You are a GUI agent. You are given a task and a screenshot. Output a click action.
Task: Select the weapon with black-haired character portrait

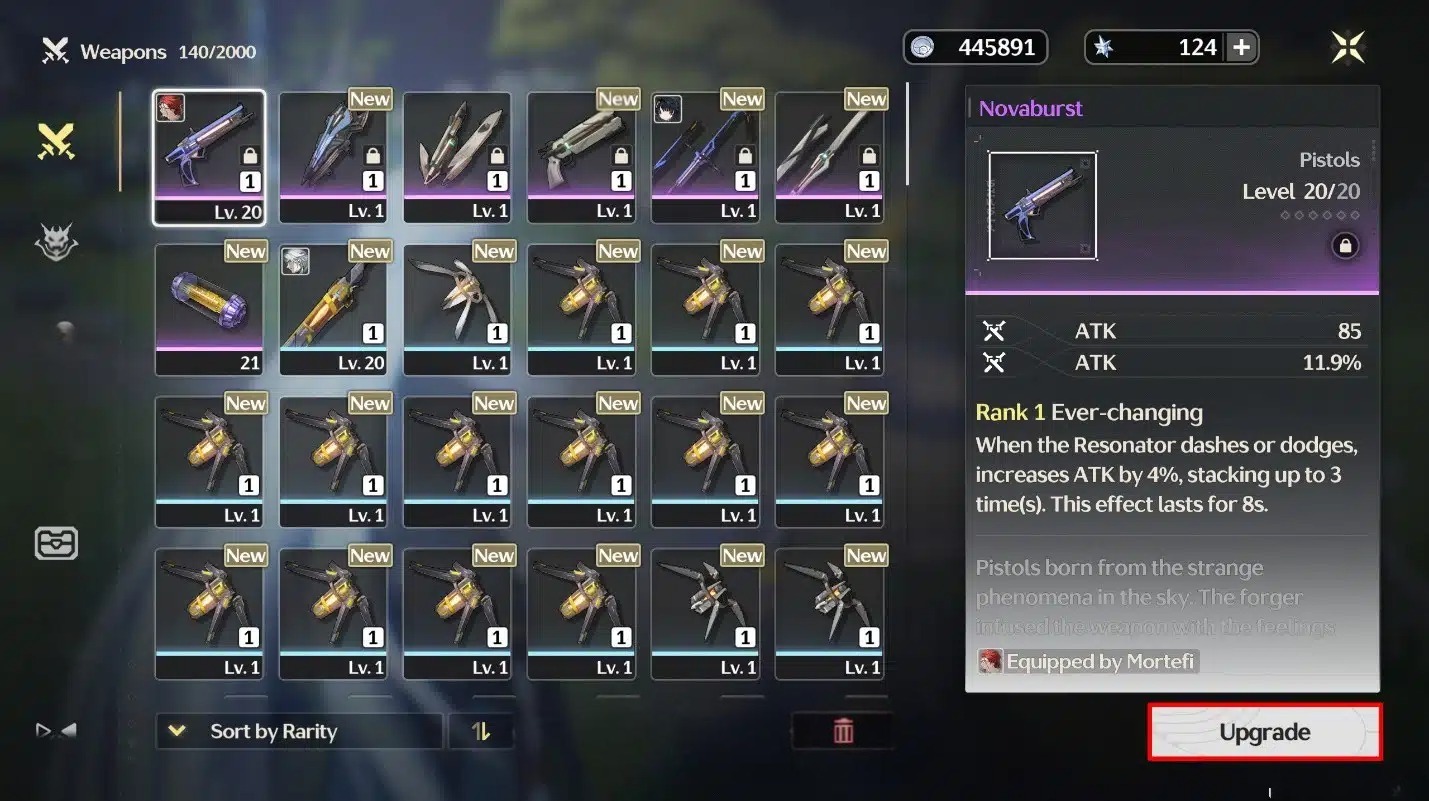tap(705, 157)
